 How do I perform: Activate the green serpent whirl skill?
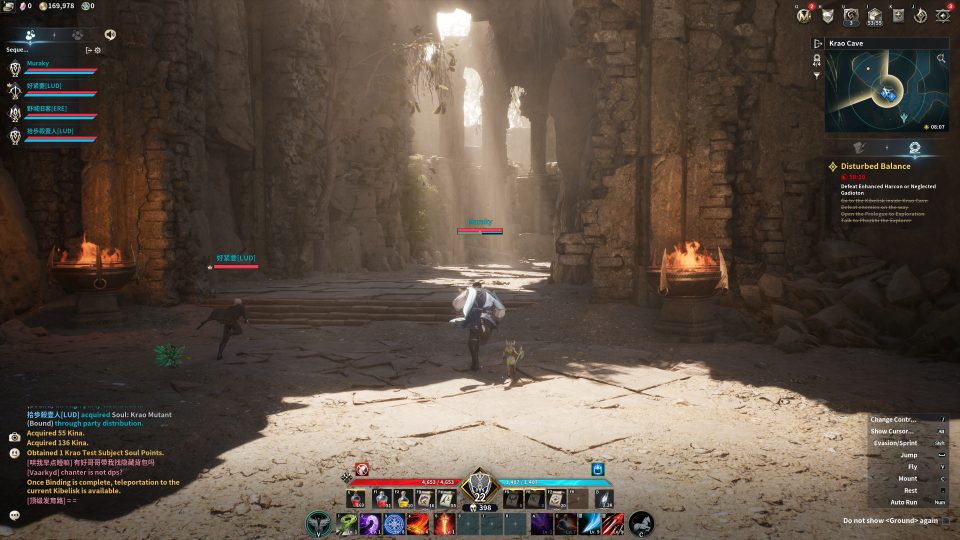coord(346,523)
